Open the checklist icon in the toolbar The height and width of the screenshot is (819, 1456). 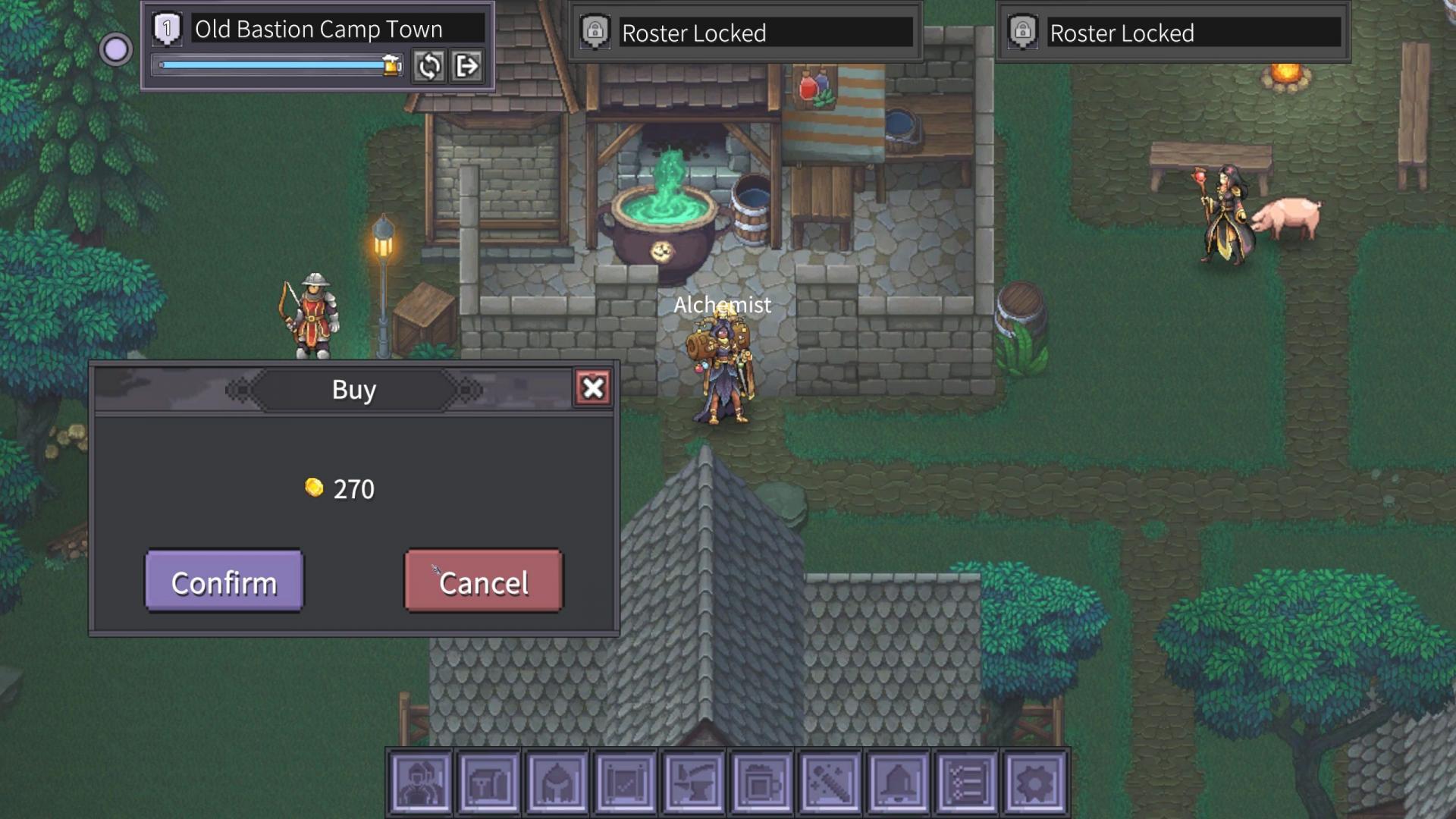click(966, 783)
